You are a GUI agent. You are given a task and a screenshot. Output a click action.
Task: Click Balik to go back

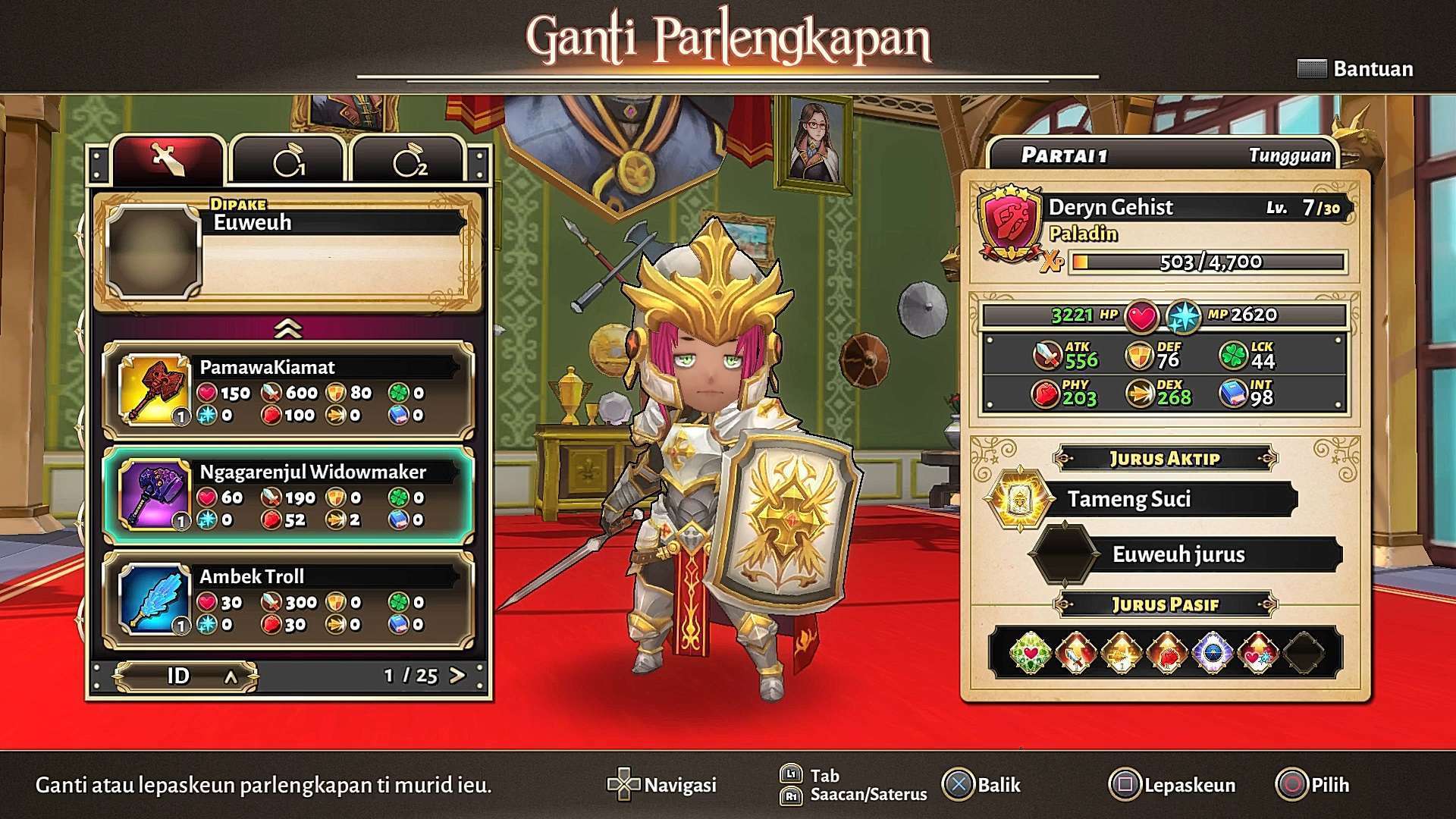point(983,785)
